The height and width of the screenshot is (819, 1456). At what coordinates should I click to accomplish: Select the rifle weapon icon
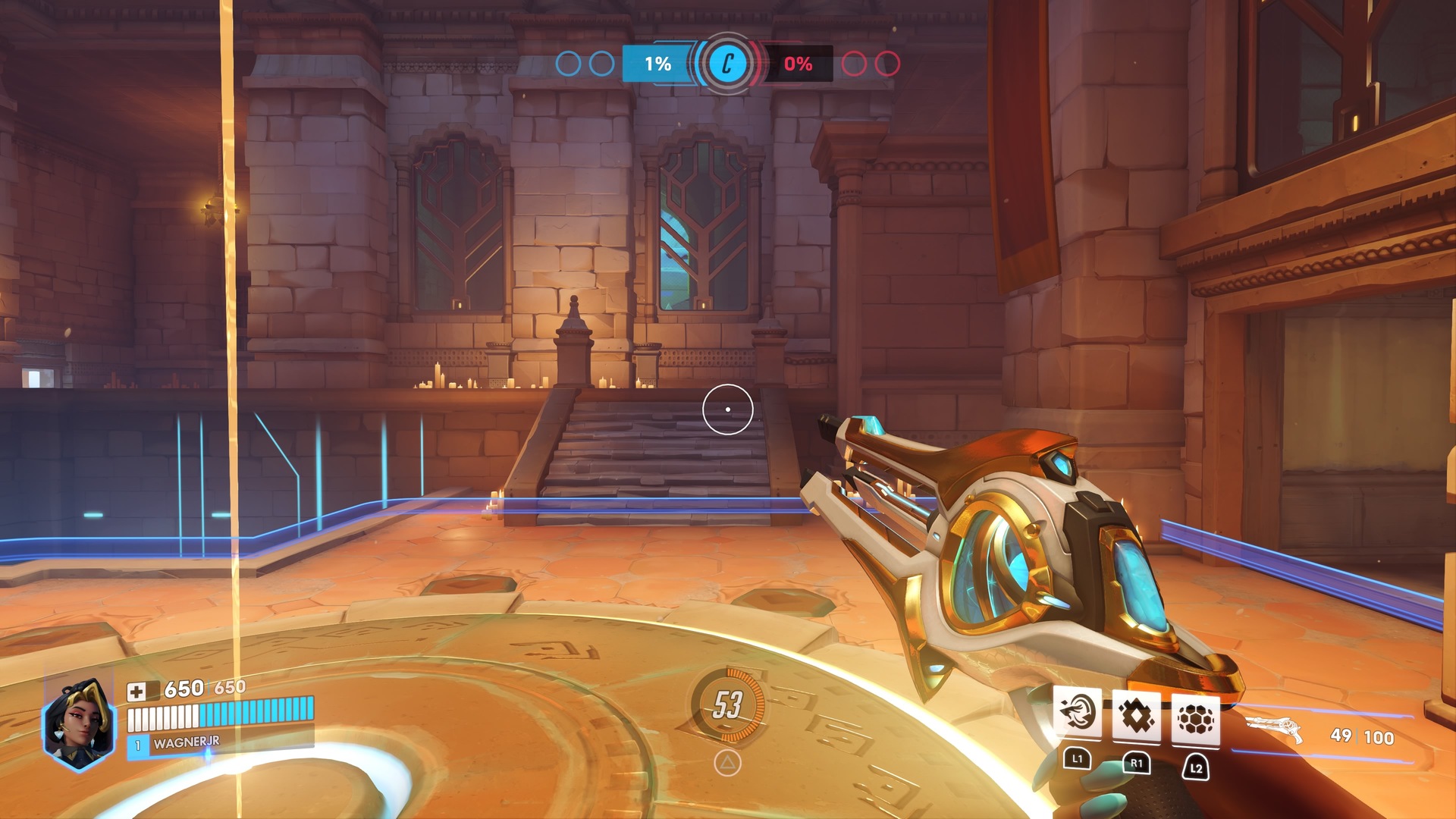coord(1274,729)
